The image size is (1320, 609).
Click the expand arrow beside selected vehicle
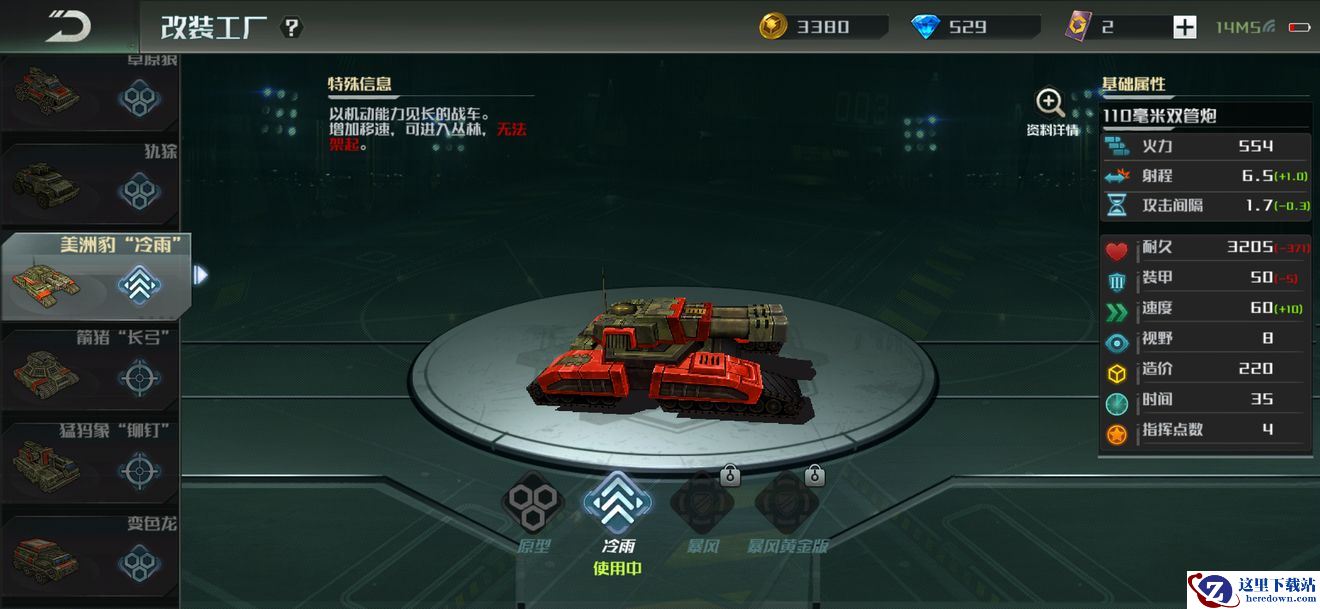click(200, 274)
